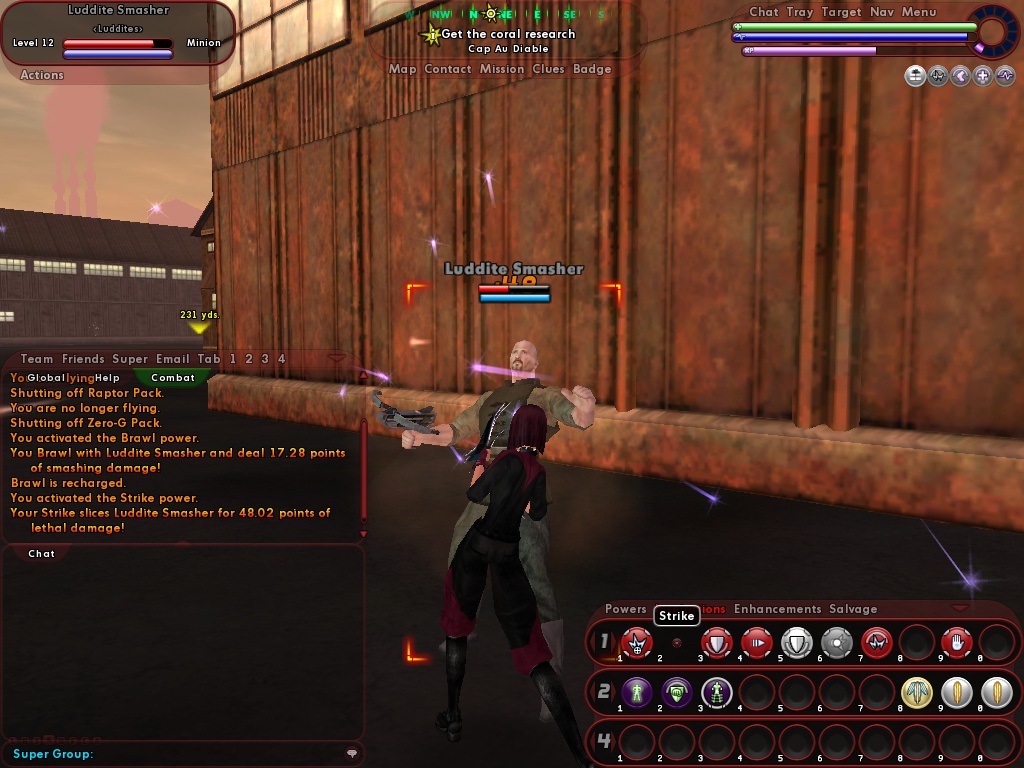Viewport: 1024px width, 768px height.
Task: Open the Team window
Action: point(37,359)
